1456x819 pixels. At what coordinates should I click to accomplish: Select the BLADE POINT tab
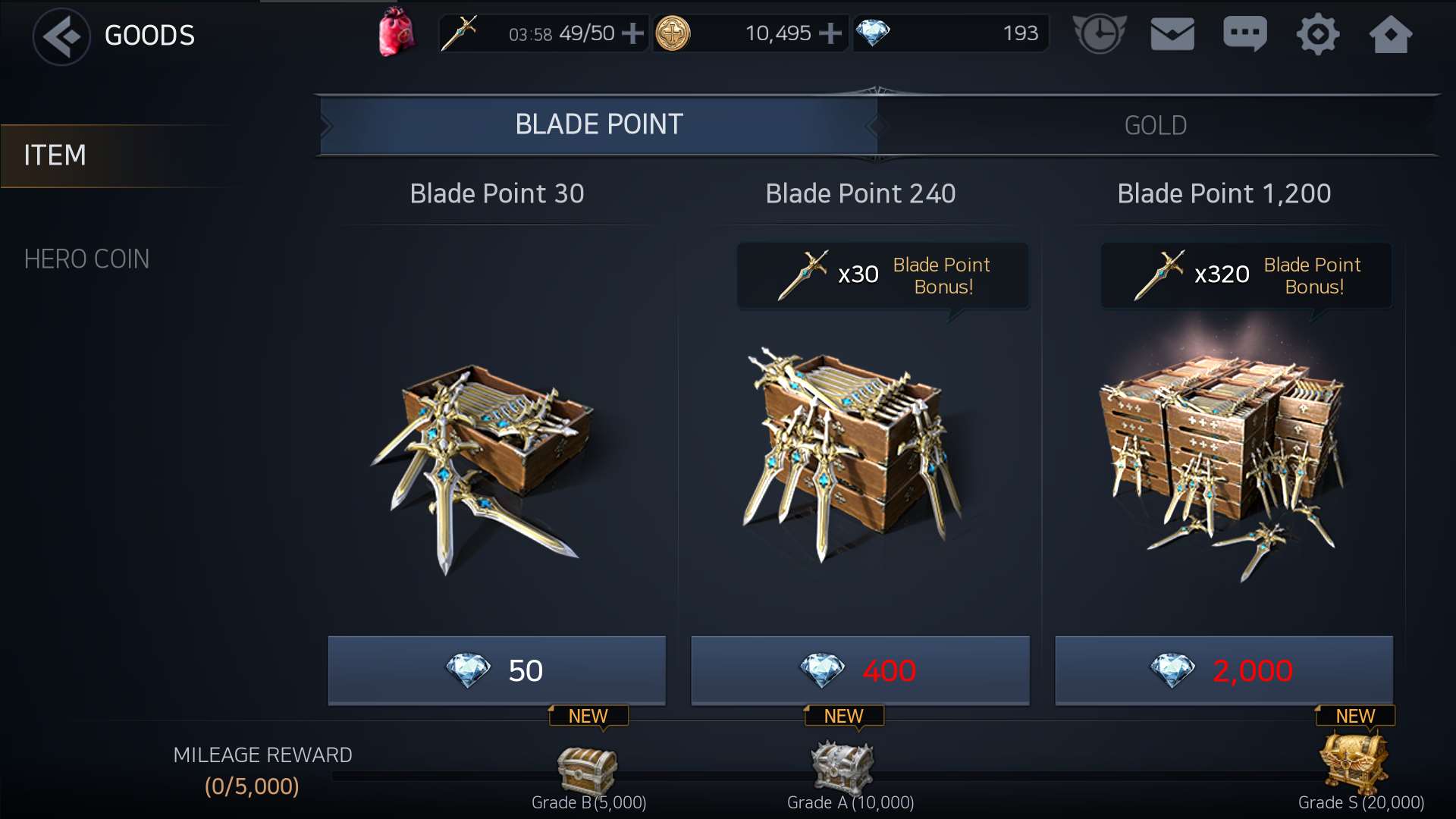(x=598, y=124)
